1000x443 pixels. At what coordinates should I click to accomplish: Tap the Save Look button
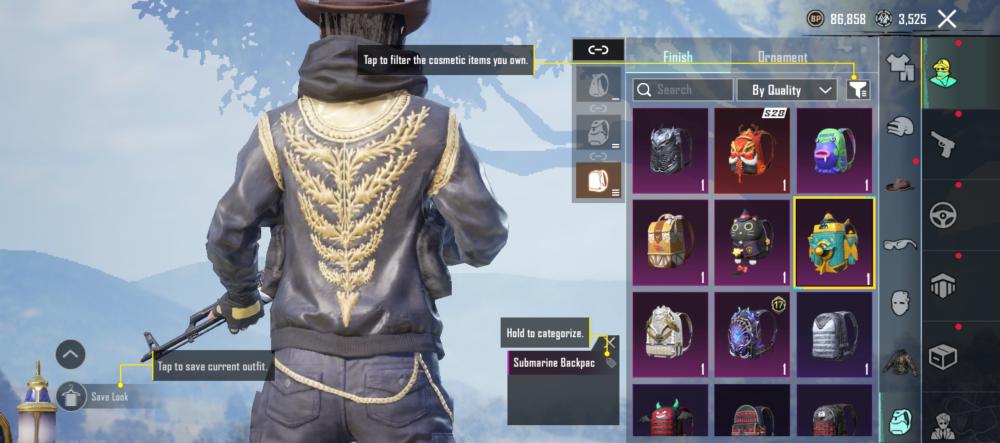click(73, 396)
